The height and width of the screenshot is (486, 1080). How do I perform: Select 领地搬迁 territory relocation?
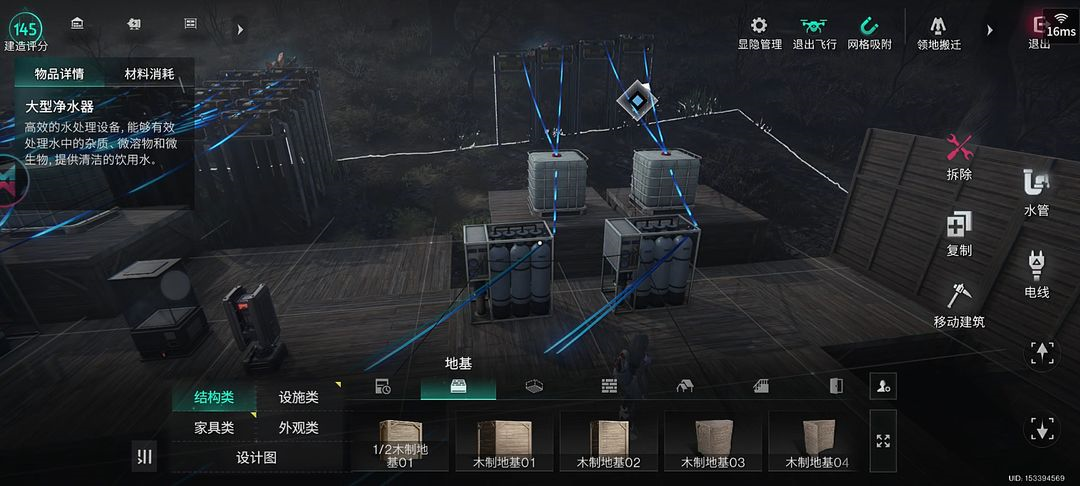pos(938,32)
